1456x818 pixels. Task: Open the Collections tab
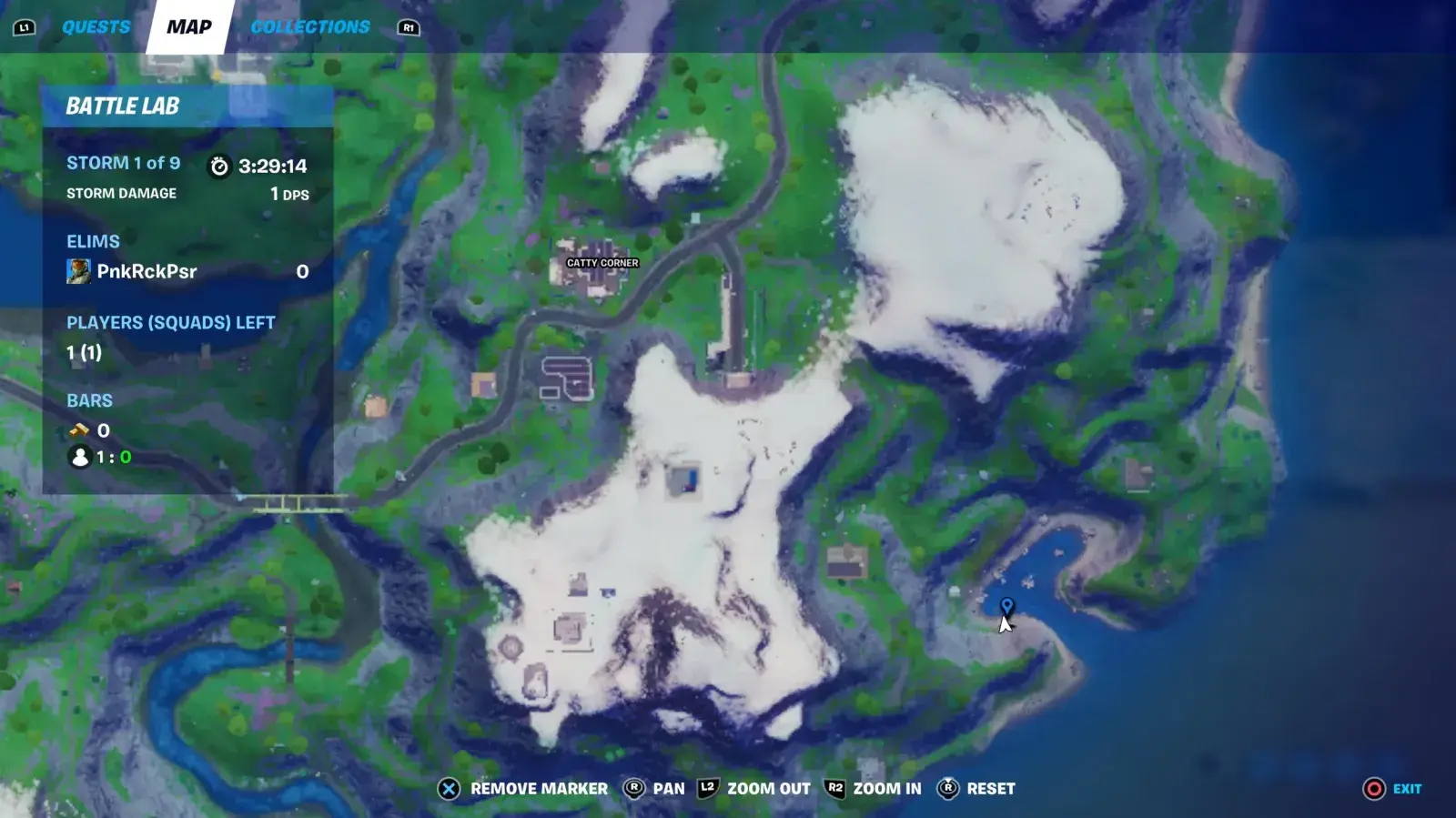[x=310, y=27]
